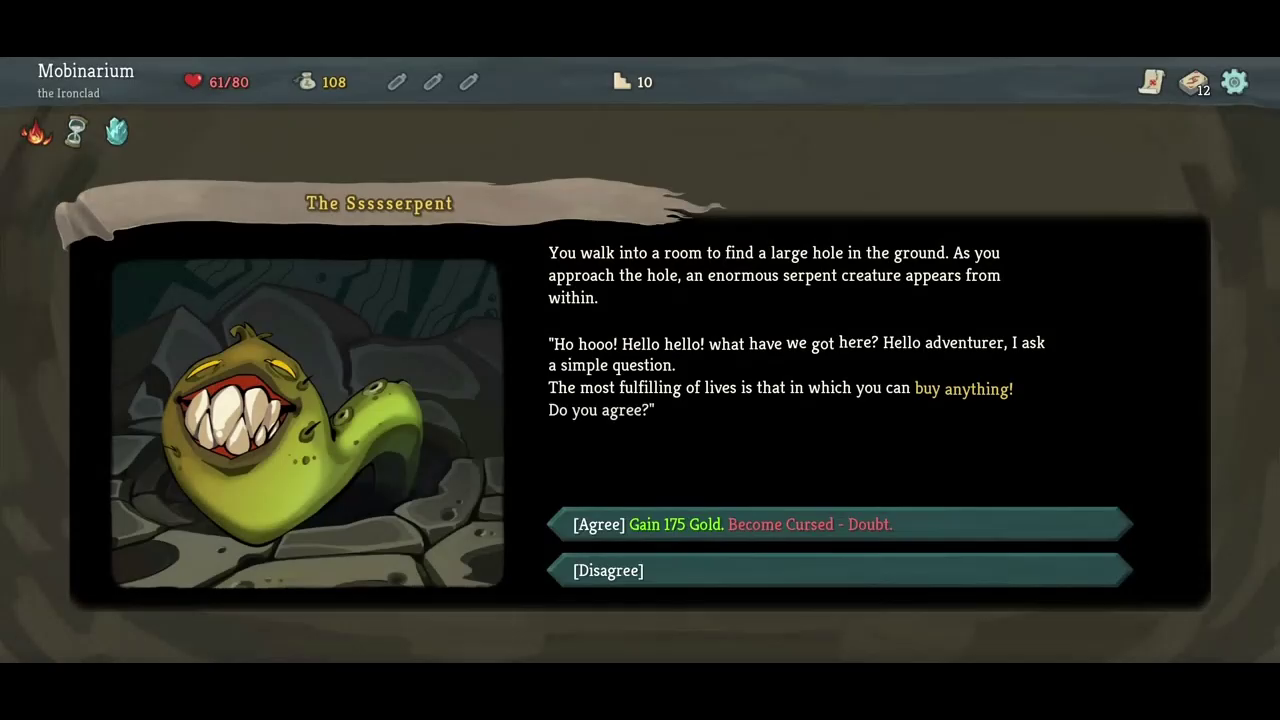Click 'the Ironclad' class label

pyautogui.click(x=68, y=92)
